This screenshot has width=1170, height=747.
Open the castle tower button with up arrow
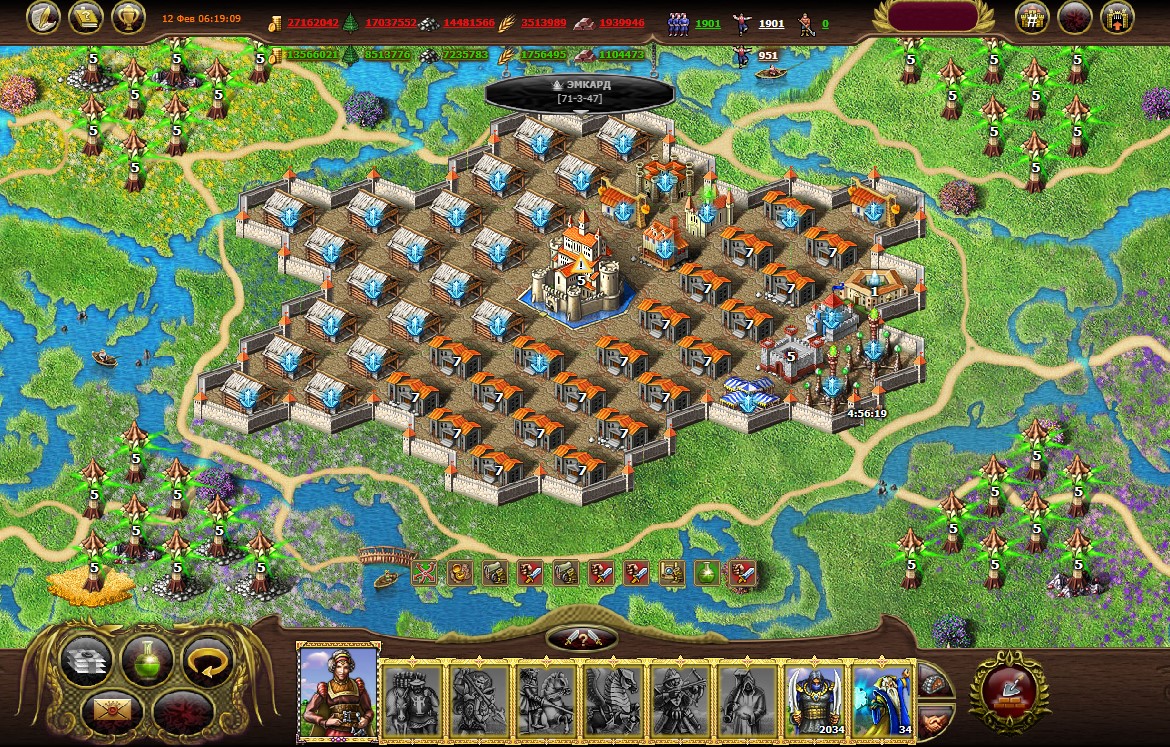(1117, 17)
